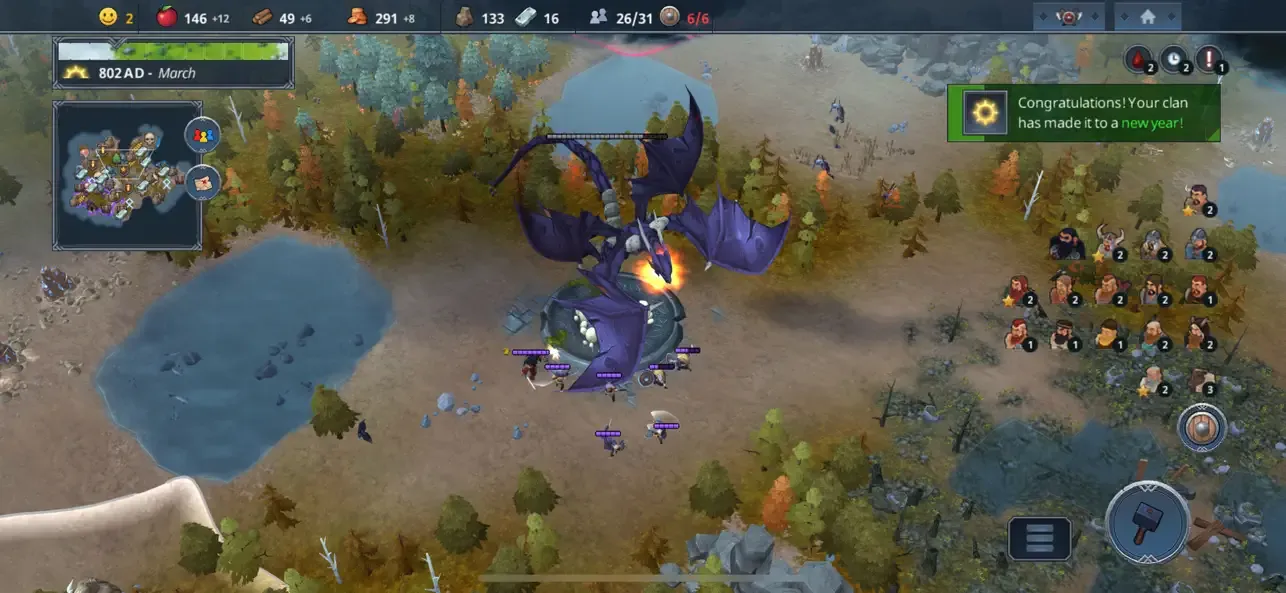The height and width of the screenshot is (593, 1286).
Task: Open the colored players diplomacy button
Action: tap(203, 135)
